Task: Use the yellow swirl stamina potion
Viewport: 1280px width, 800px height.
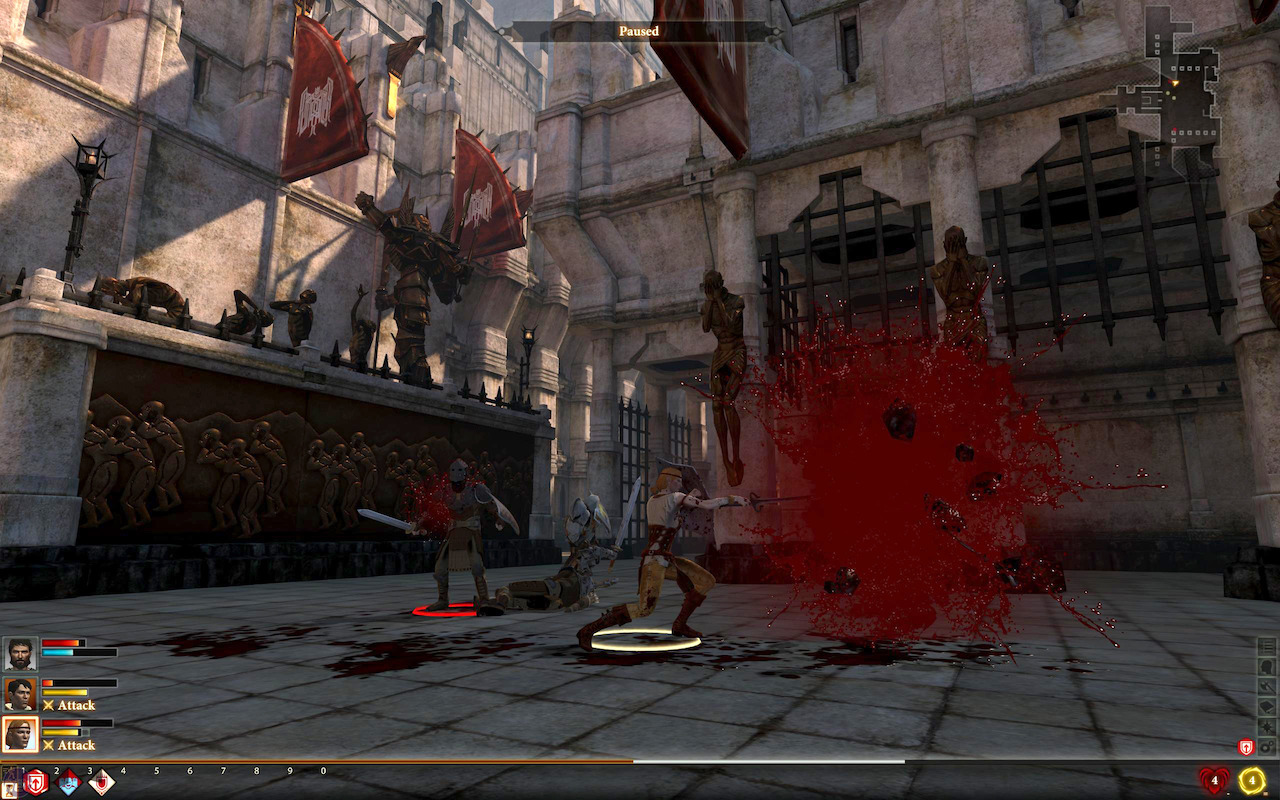Action: (x=1252, y=780)
